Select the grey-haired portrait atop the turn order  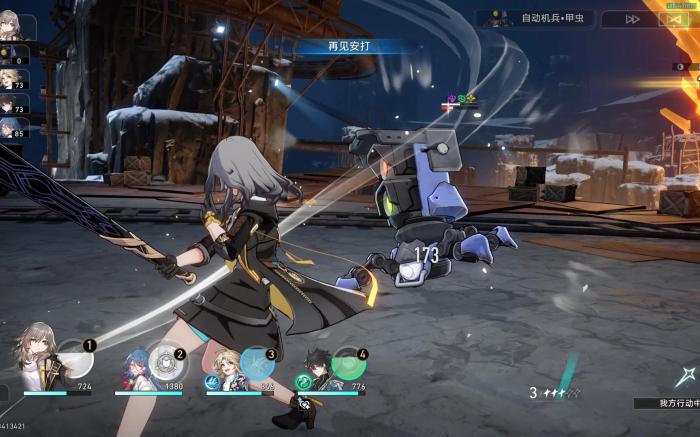[x=11, y=27]
